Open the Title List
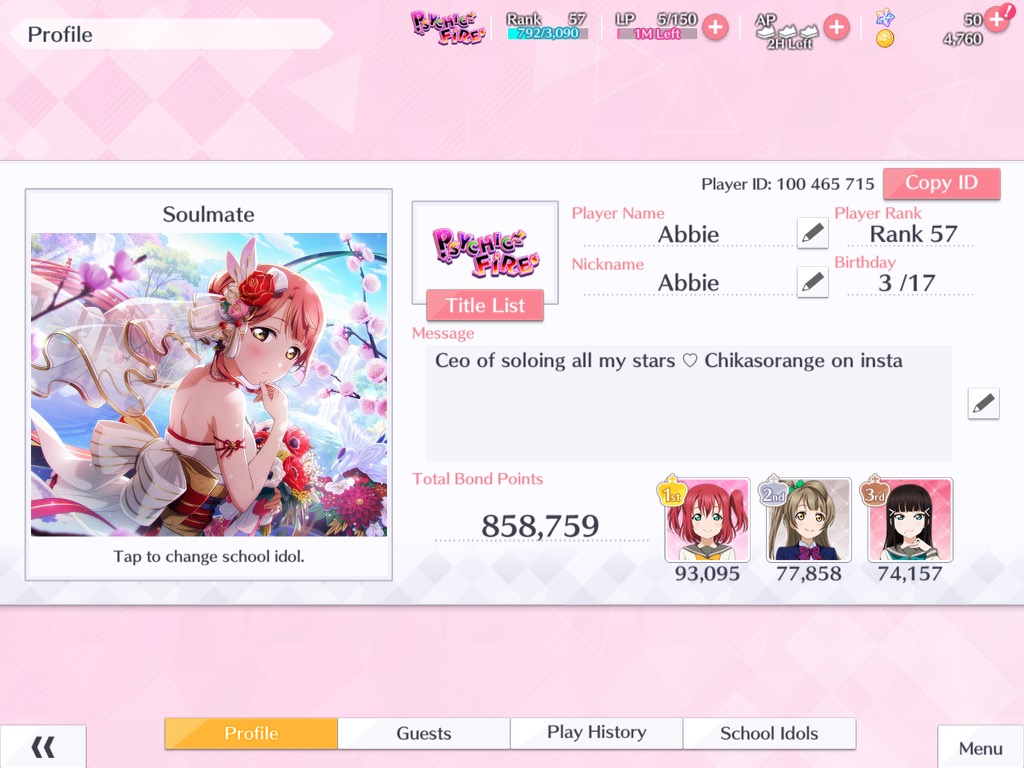This screenshot has width=1024, height=768. click(x=485, y=305)
